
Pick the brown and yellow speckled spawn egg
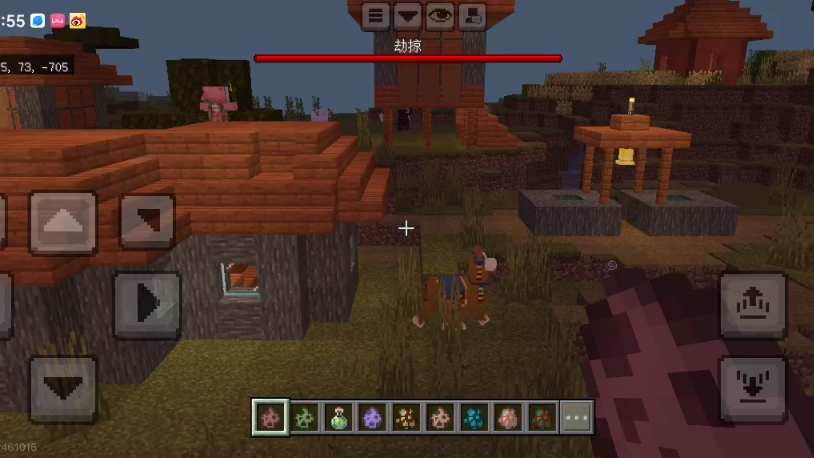click(x=406, y=417)
